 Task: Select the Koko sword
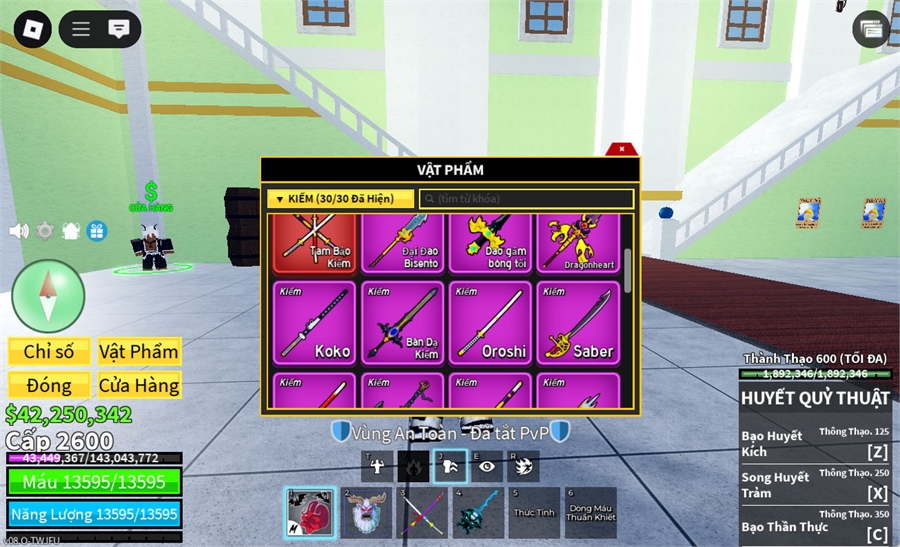pos(314,321)
